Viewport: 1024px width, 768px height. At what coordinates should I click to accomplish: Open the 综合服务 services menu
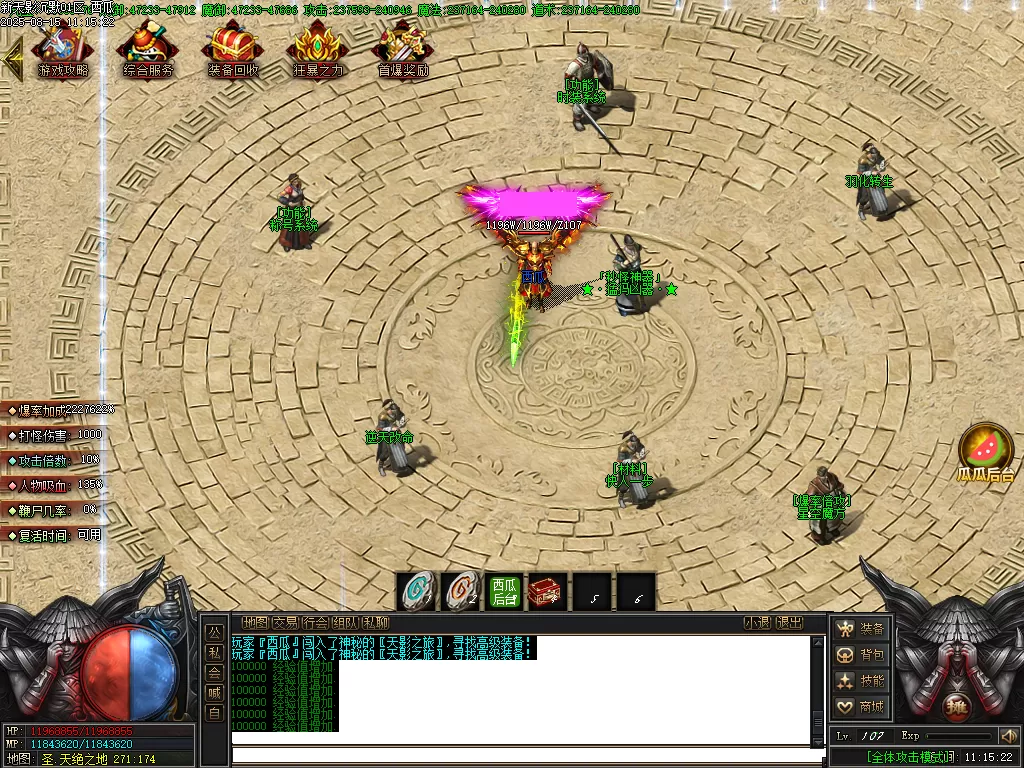(148, 50)
